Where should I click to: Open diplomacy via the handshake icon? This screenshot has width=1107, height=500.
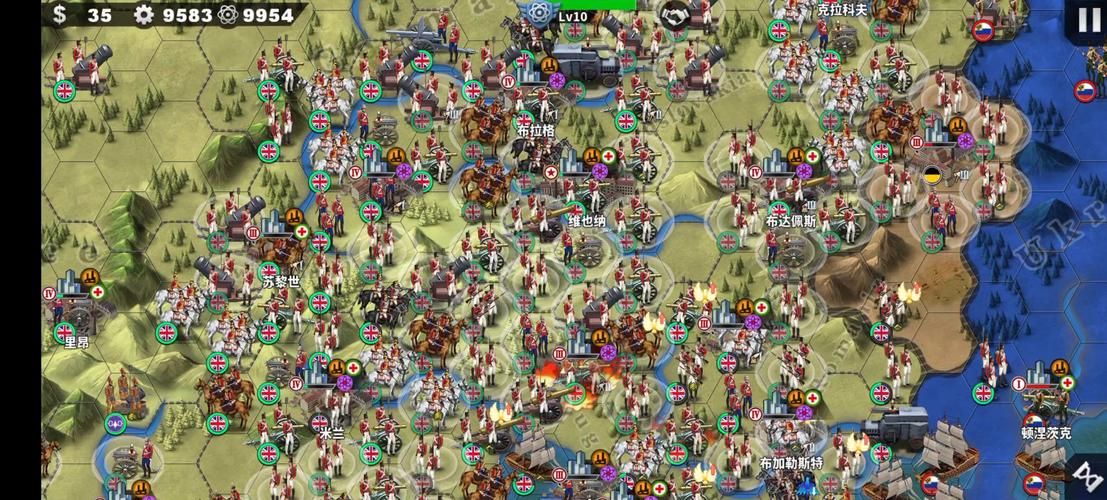pos(674,14)
